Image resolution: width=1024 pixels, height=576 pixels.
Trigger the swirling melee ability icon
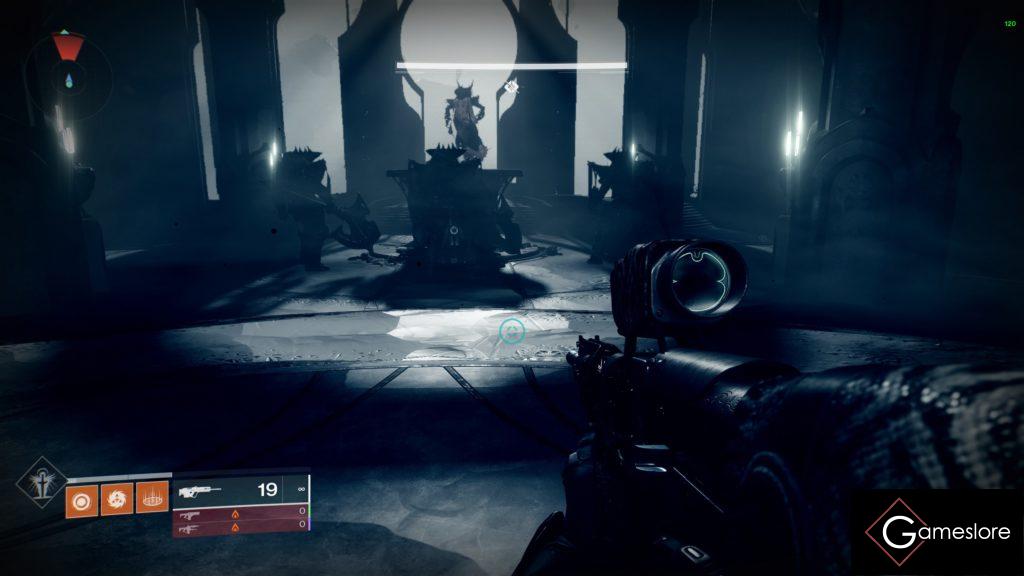[x=115, y=497]
